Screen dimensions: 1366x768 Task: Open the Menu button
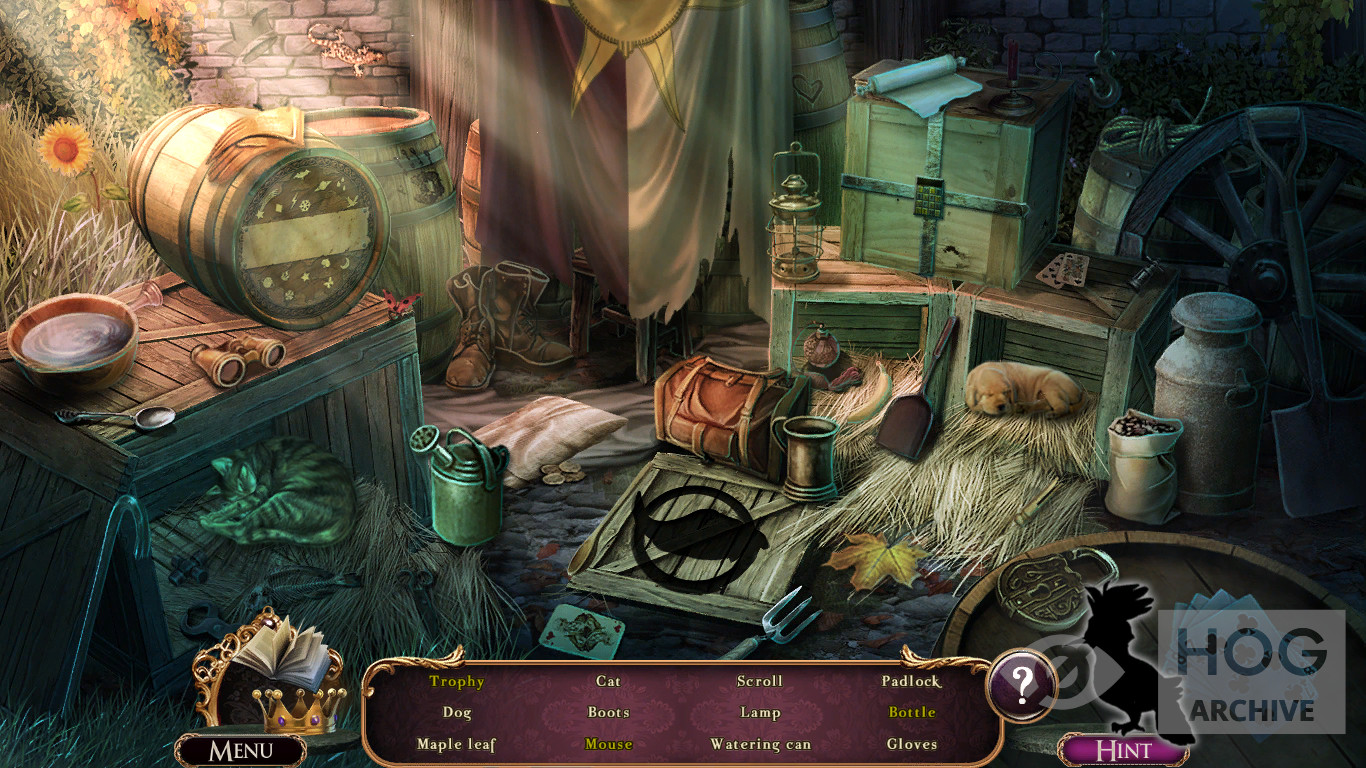[241, 751]
